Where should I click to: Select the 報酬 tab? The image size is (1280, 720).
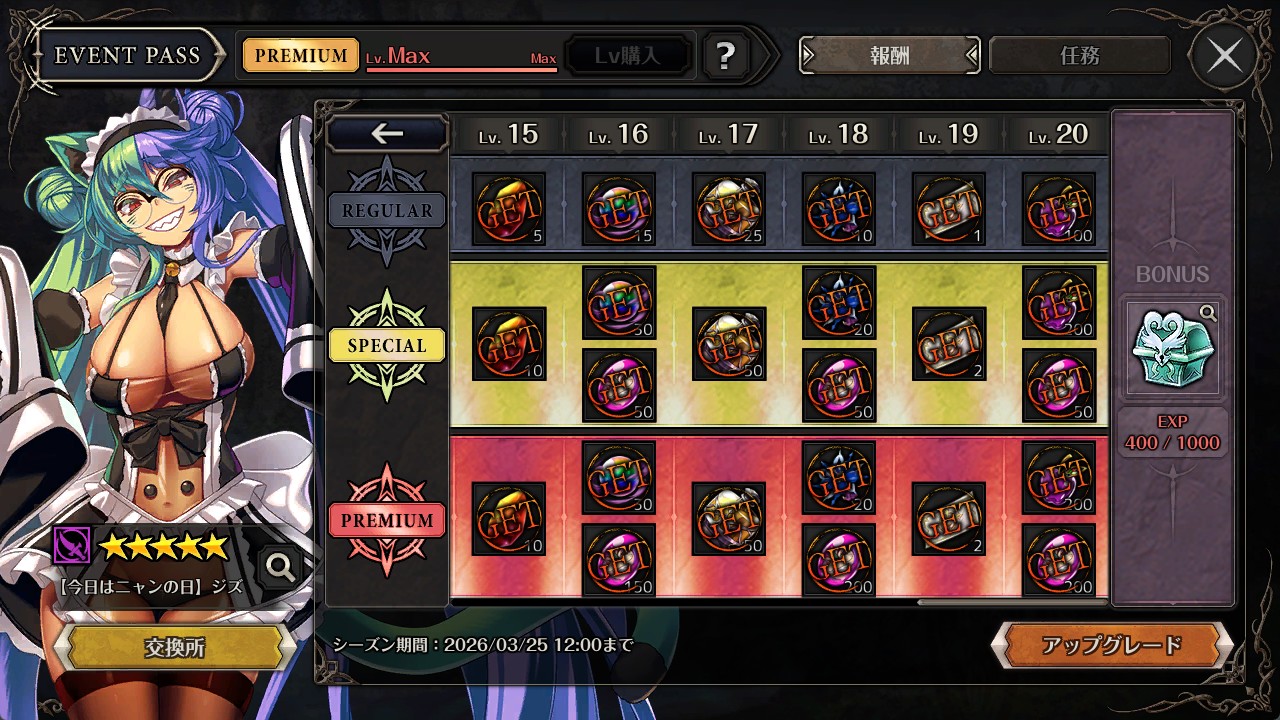[889, 56]
